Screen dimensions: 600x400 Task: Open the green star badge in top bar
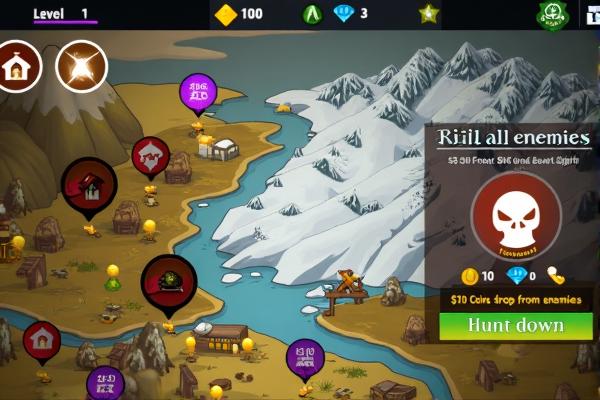[x=428, y=14]
